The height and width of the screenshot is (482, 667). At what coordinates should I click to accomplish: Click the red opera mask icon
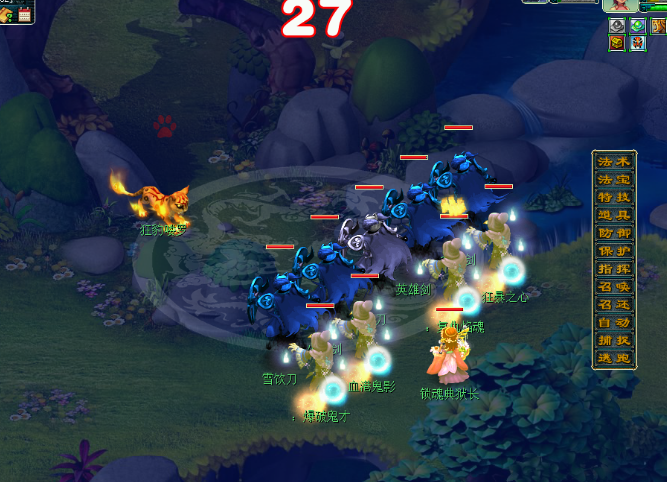click(x=637, y=43)
